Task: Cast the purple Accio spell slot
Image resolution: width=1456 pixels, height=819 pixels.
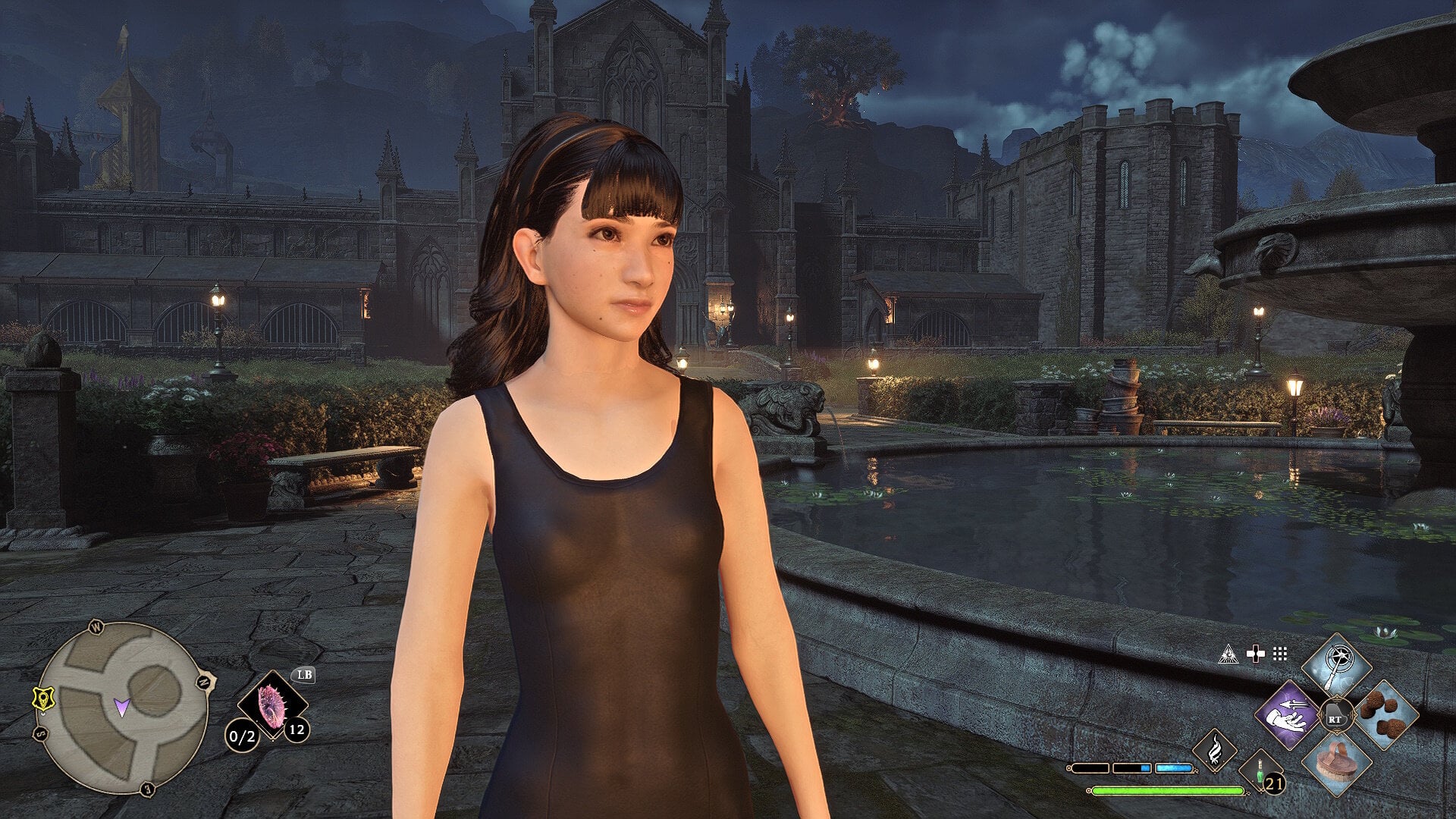Action: pos(1288,716)
